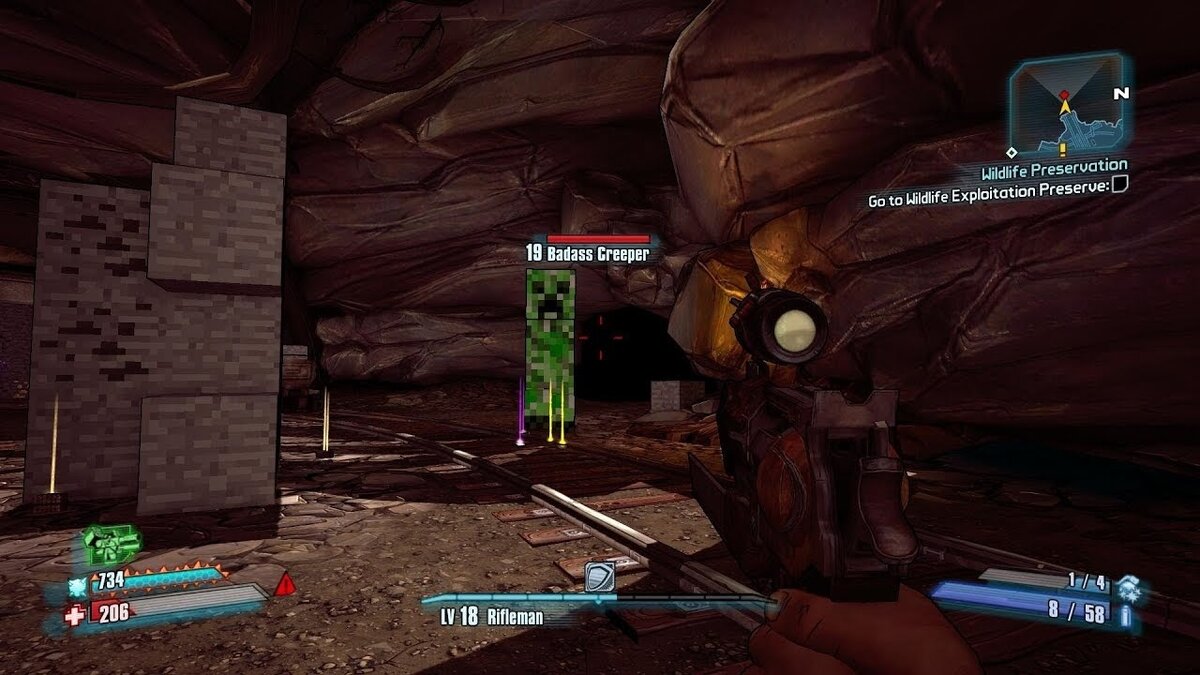This screenshot has width=1200, height=675.
Task: Click the red warning triangle indicator
Action: [x=285, y=583]
